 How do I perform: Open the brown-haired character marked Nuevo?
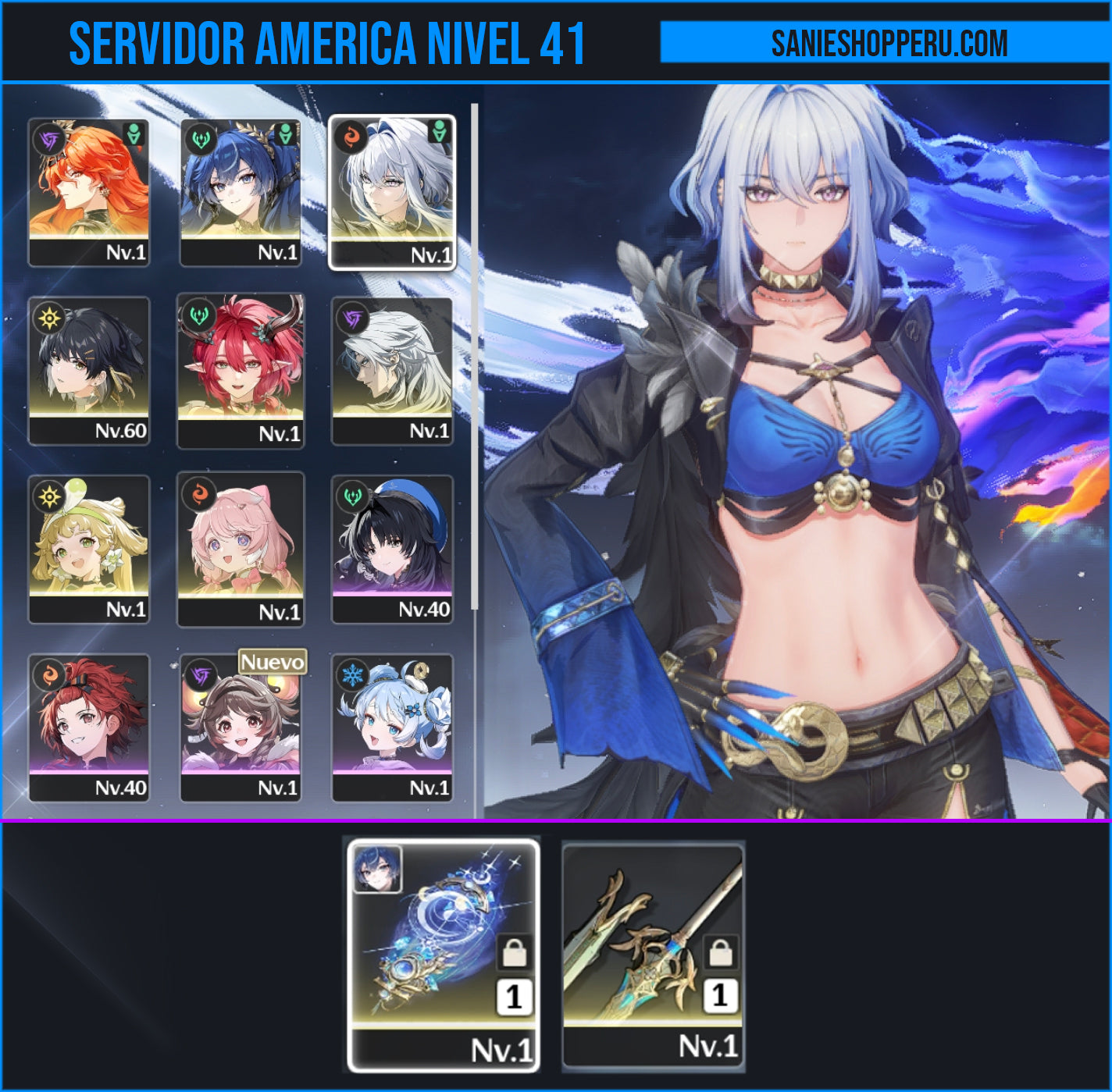point(241,727)
